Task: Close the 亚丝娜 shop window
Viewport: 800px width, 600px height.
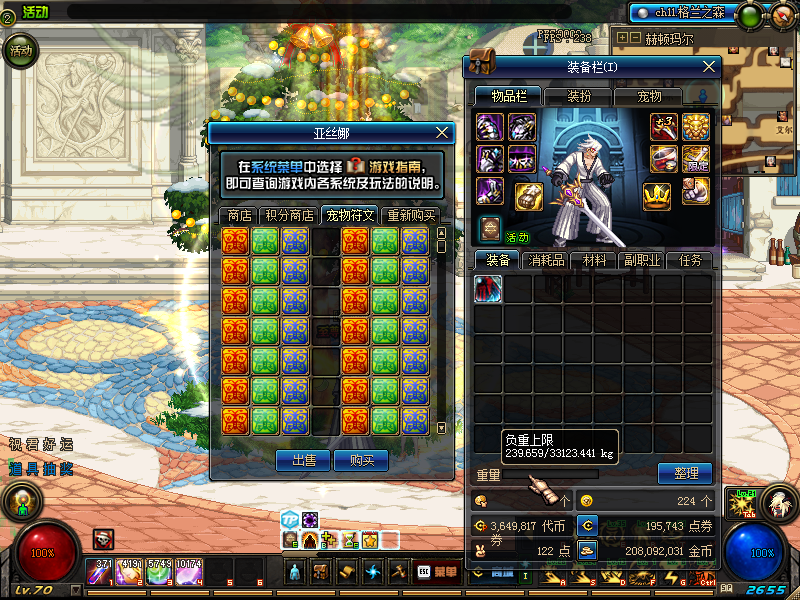Action: (x=443, y=132)
